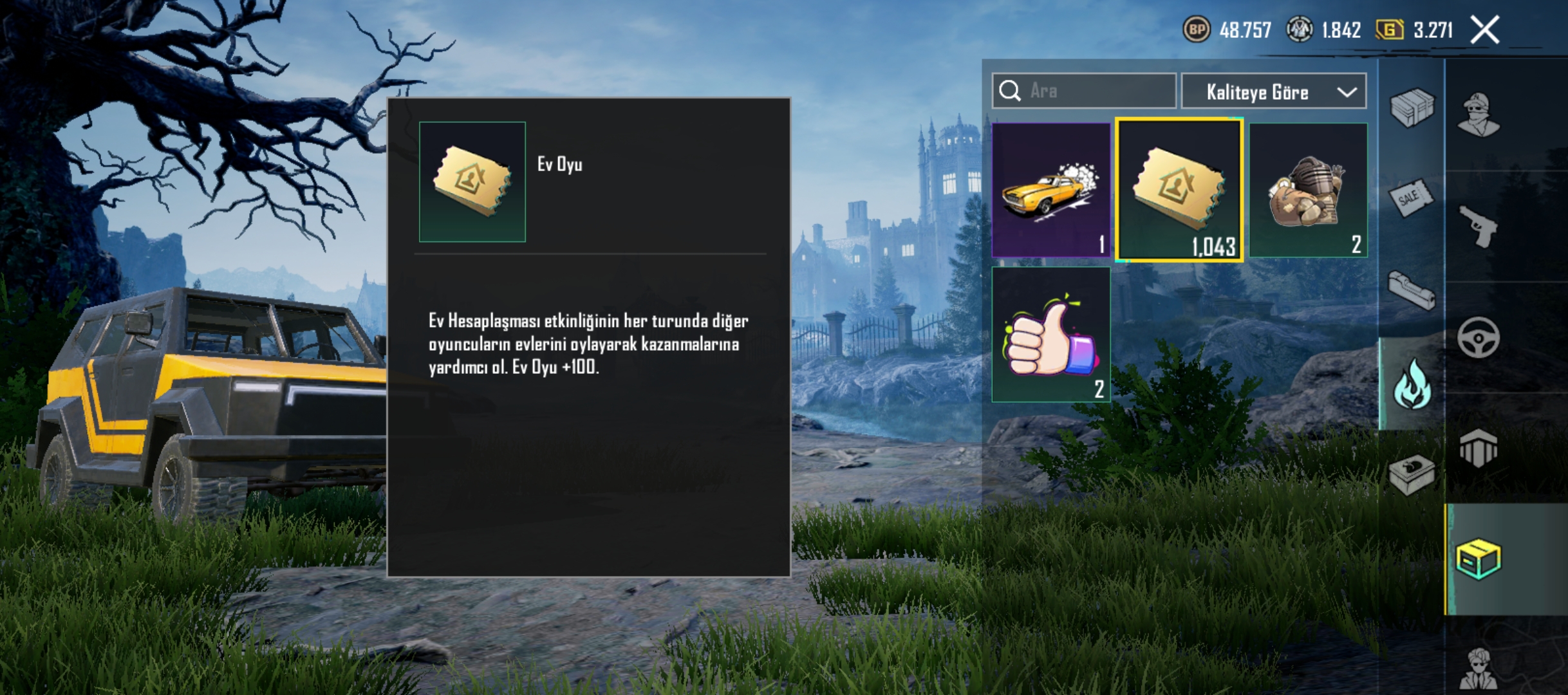1568x695 pixels.
Task: Select the yellow box items tab
Action: click(x=1479, y=559)
